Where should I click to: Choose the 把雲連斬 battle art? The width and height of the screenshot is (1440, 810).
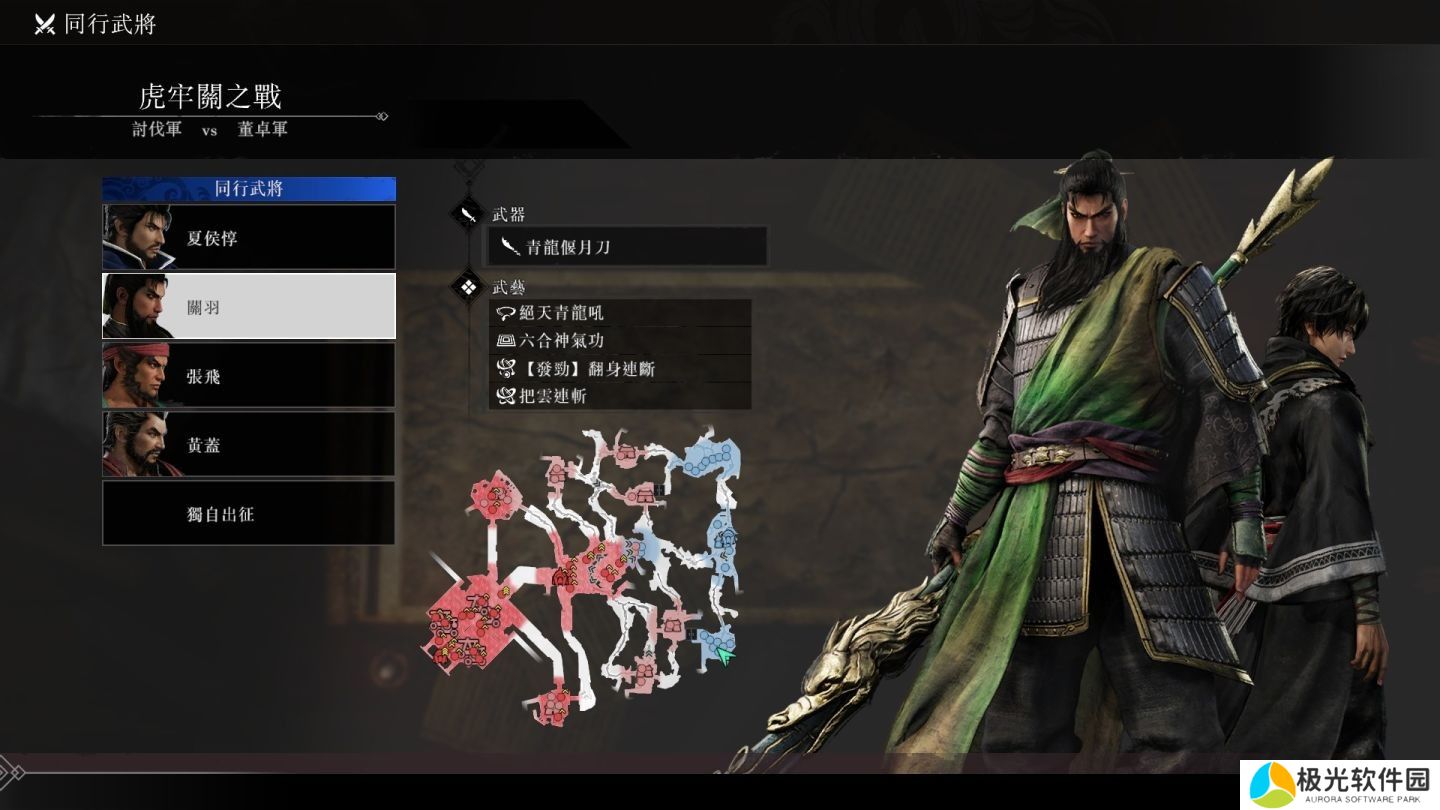coord(620,396)
